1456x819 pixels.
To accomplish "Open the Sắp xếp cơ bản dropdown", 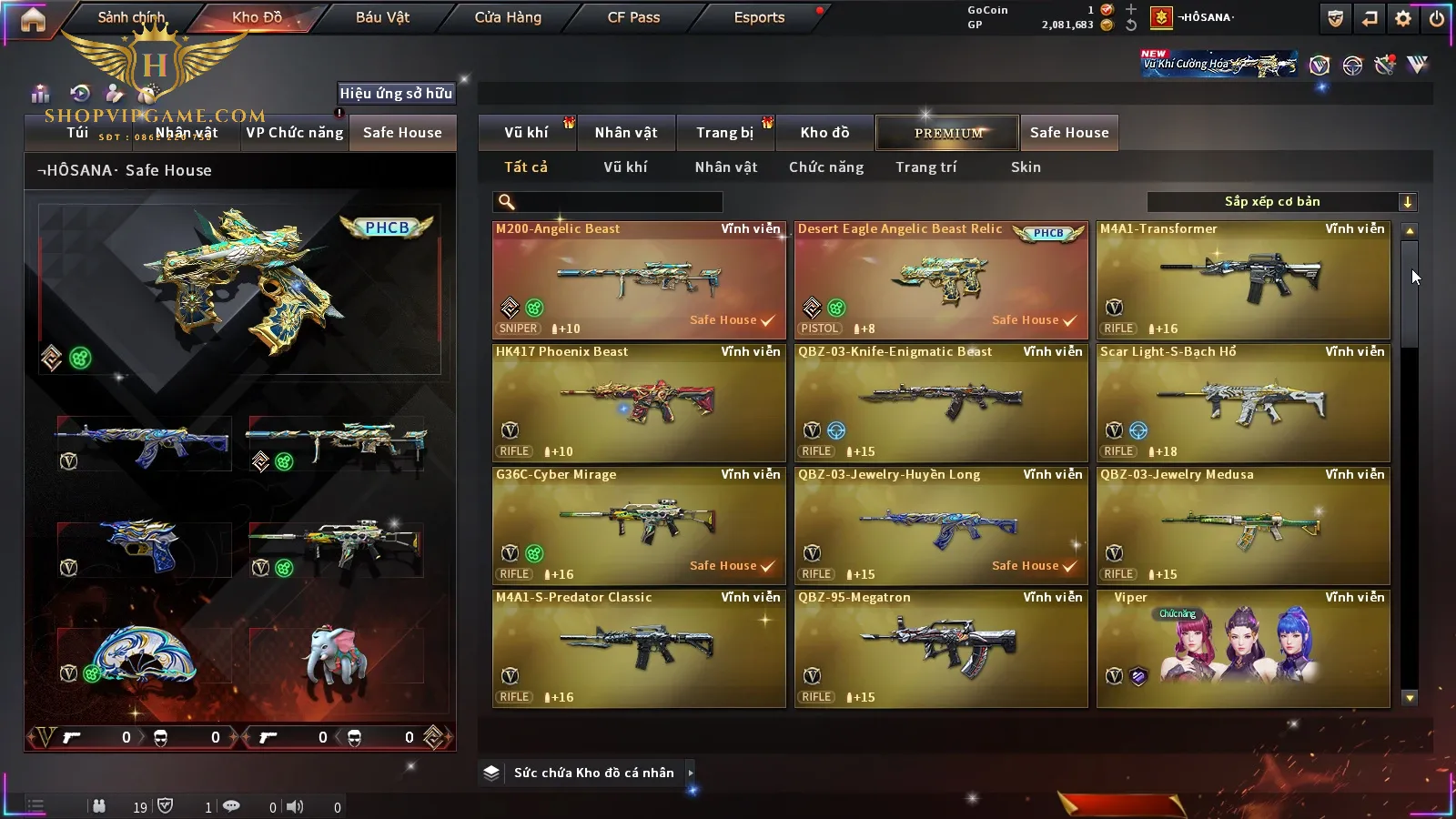I will tap(1281, 202).
